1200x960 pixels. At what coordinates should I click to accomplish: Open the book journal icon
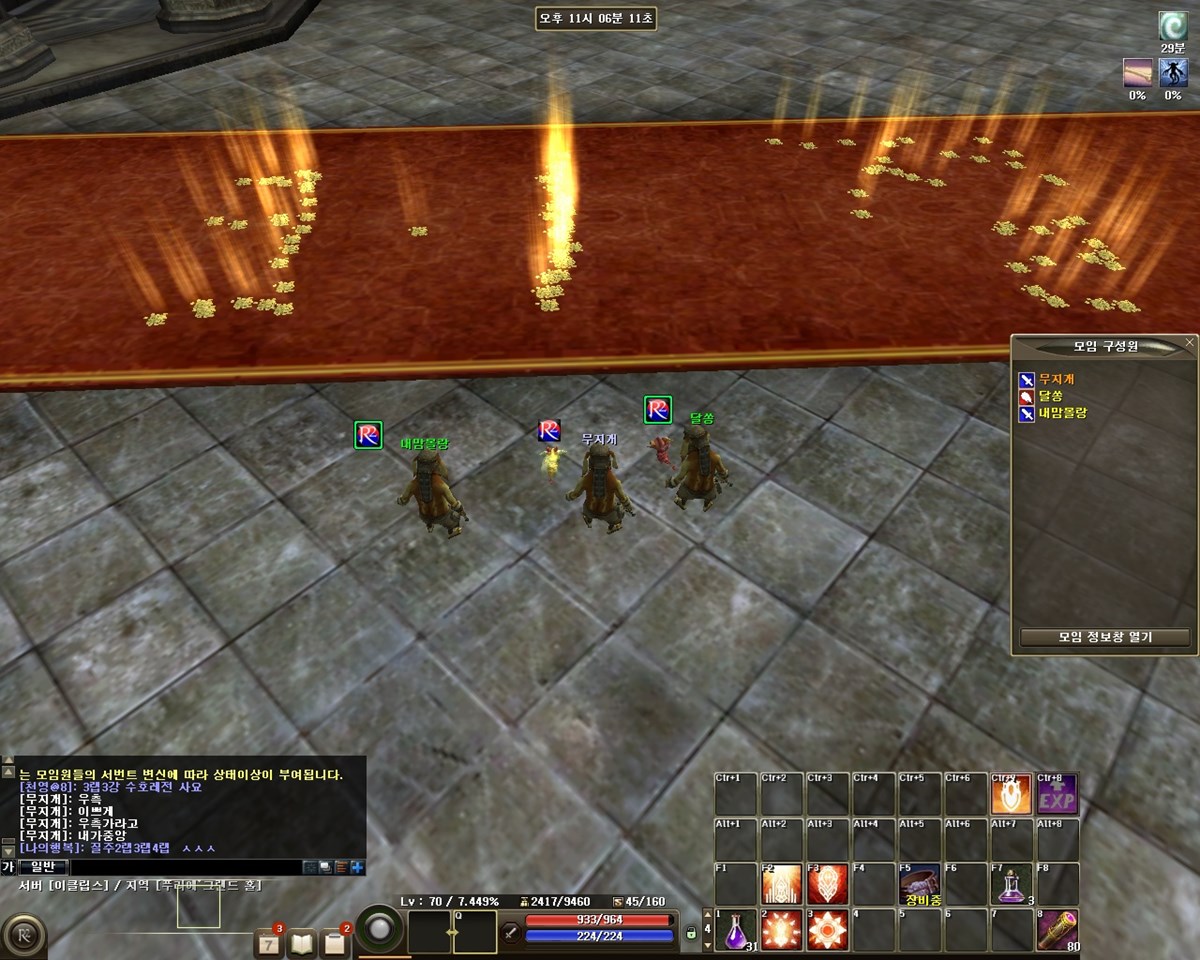(x=302, y=942)
